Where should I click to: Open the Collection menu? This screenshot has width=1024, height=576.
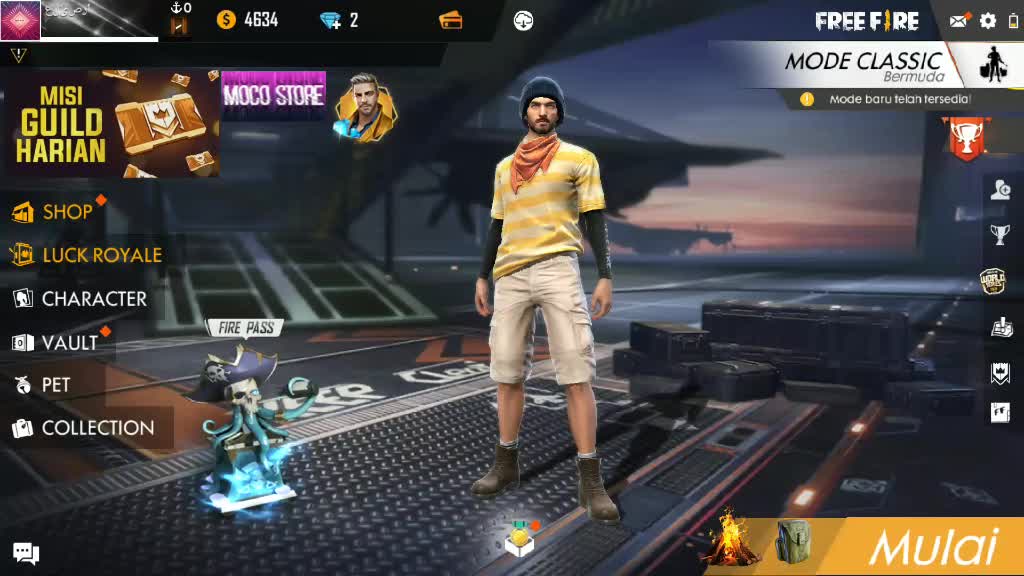[97, 428]
